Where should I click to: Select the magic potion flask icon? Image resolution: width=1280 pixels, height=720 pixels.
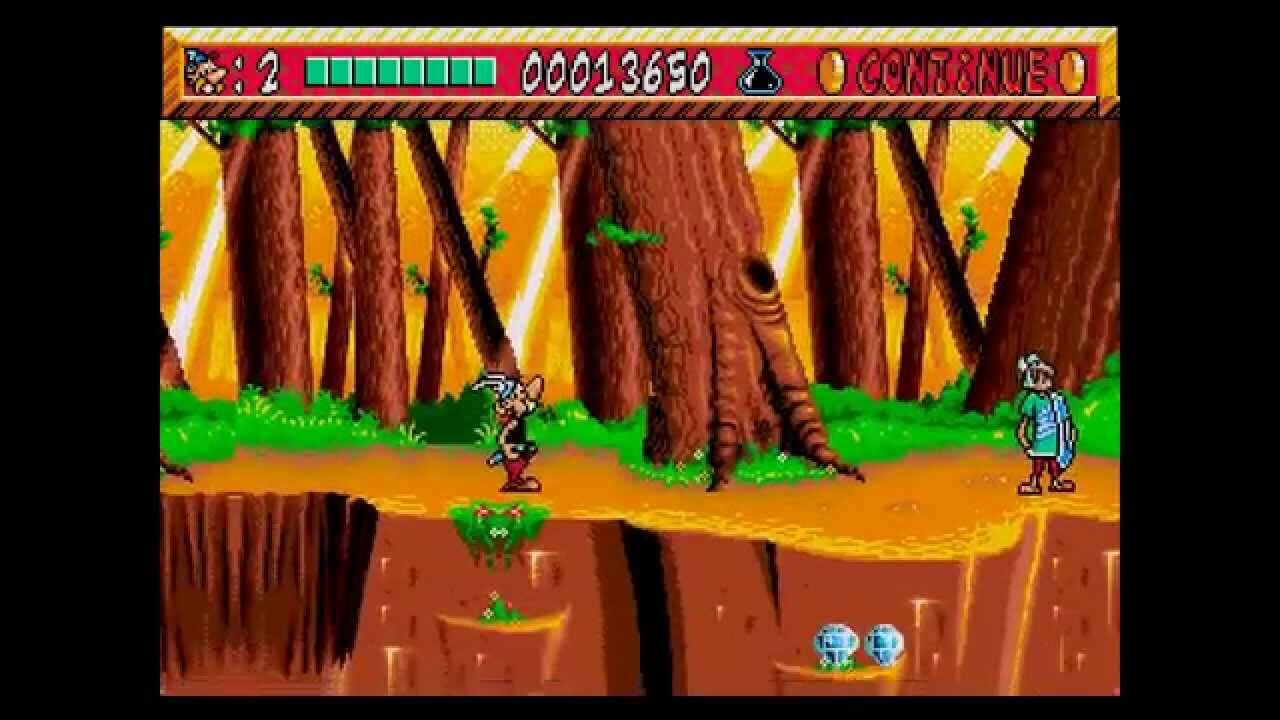pos(761,73)
